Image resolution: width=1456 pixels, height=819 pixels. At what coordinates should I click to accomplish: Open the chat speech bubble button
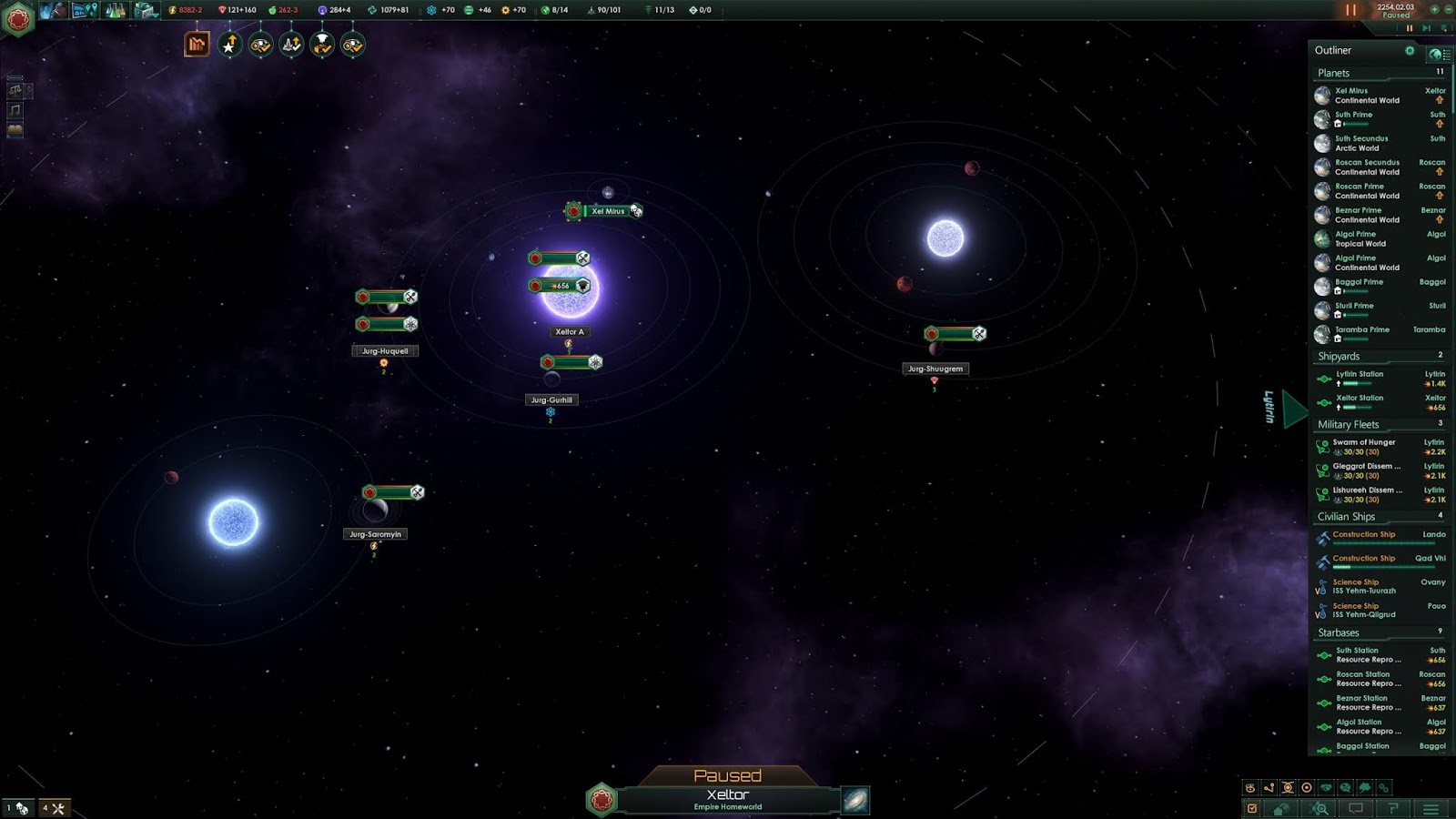tap(1356, 809)
